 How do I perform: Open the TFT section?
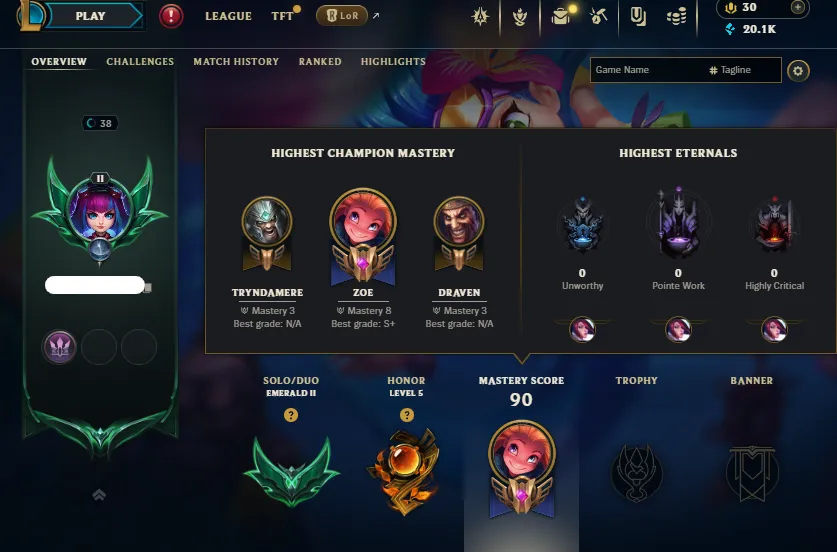tap(282, 17)
